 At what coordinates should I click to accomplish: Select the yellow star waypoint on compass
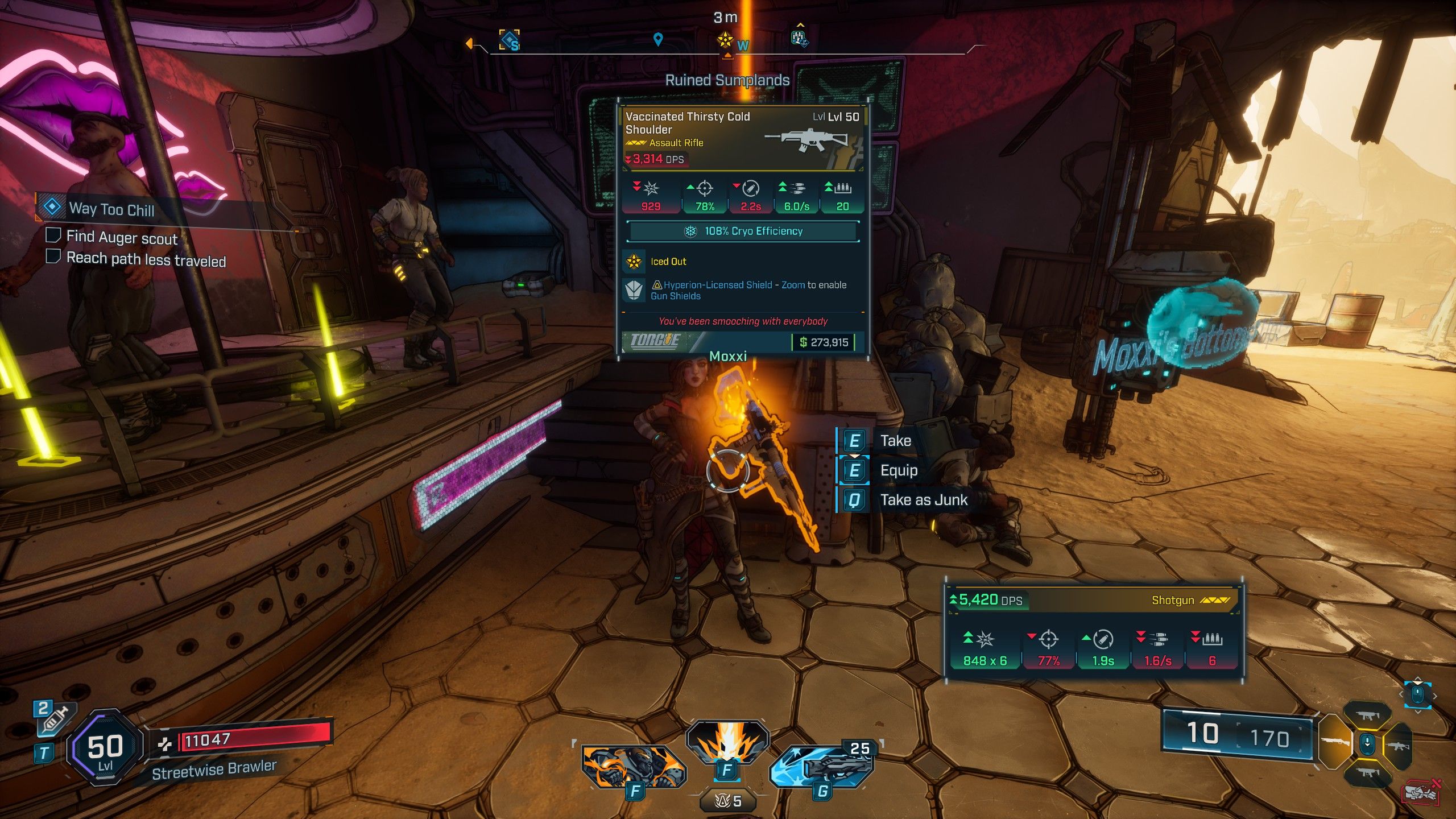(725, 40)
